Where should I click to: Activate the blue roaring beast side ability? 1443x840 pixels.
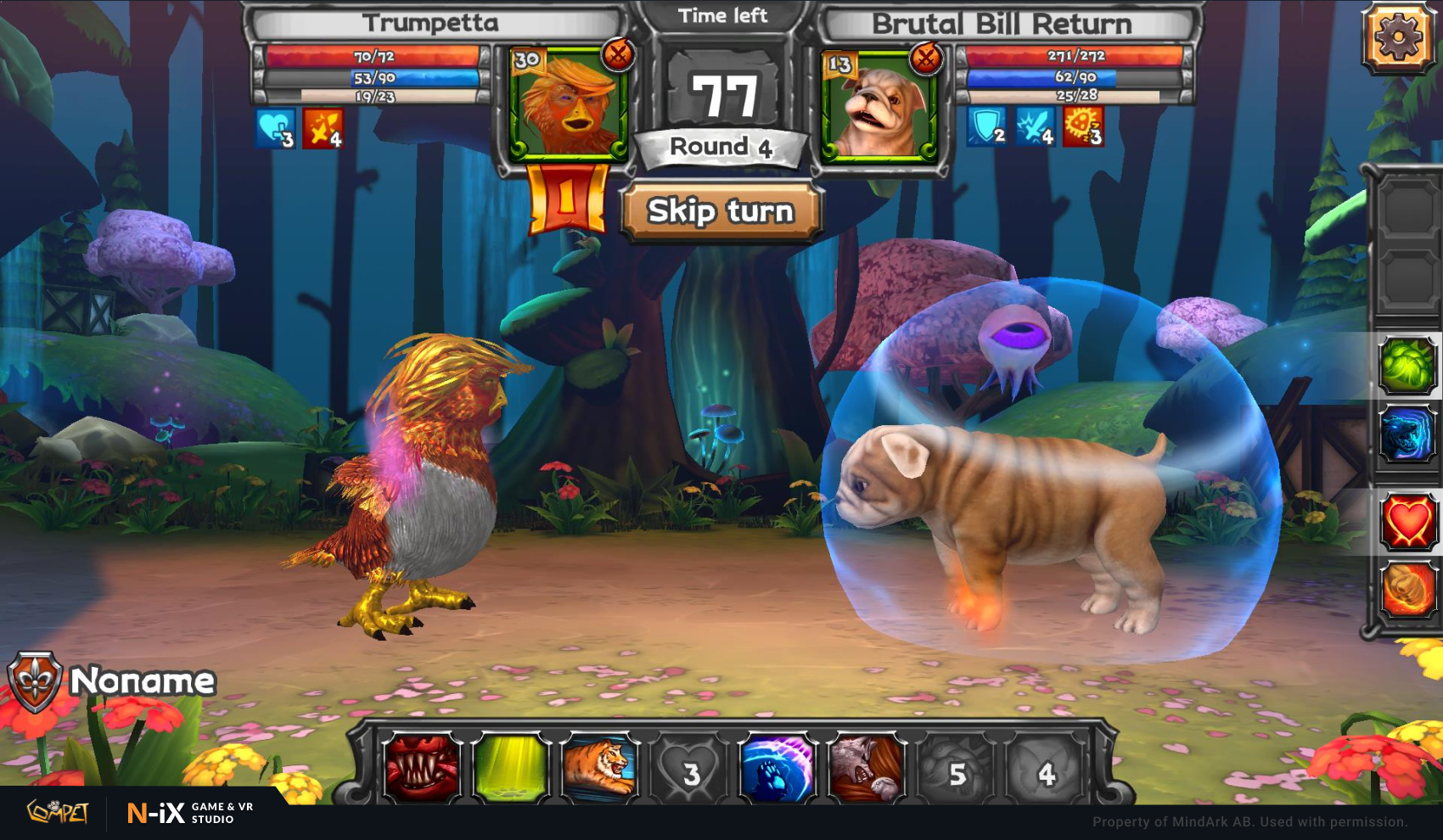point(1407,434)
